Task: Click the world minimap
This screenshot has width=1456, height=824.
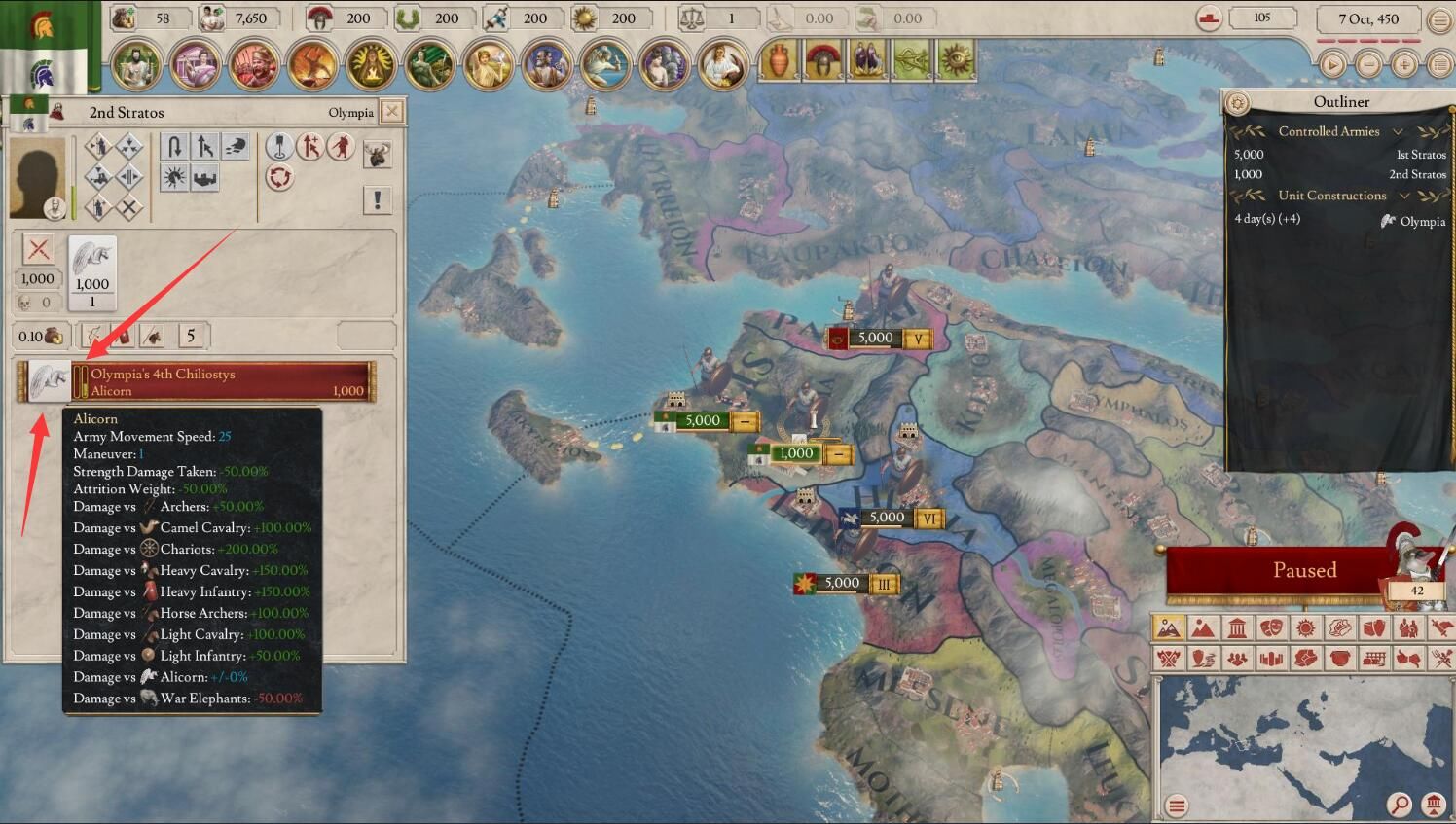Action: [x=1294, y=739]
